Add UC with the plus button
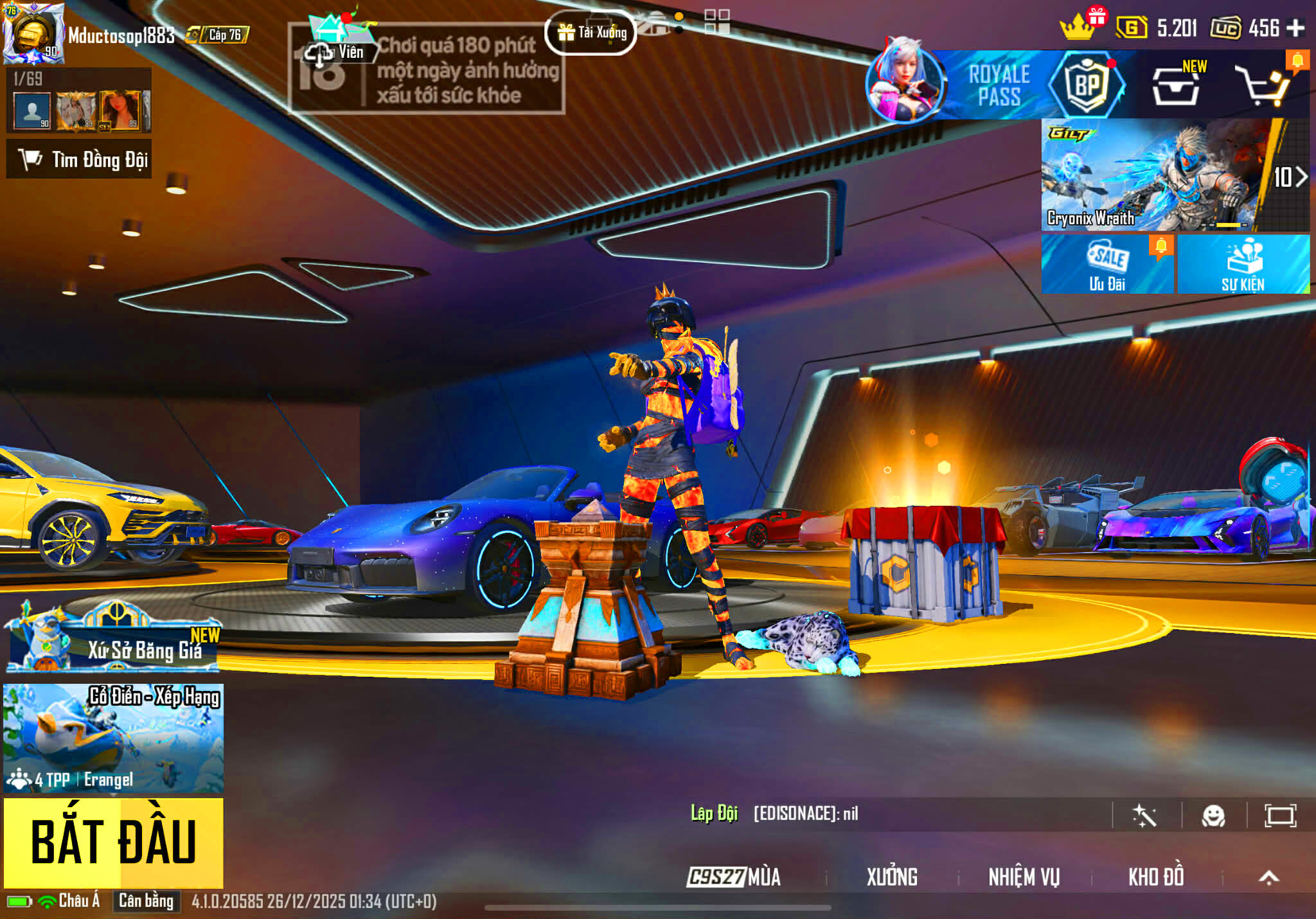1316x919 pixels. (x=1295, y=28)
